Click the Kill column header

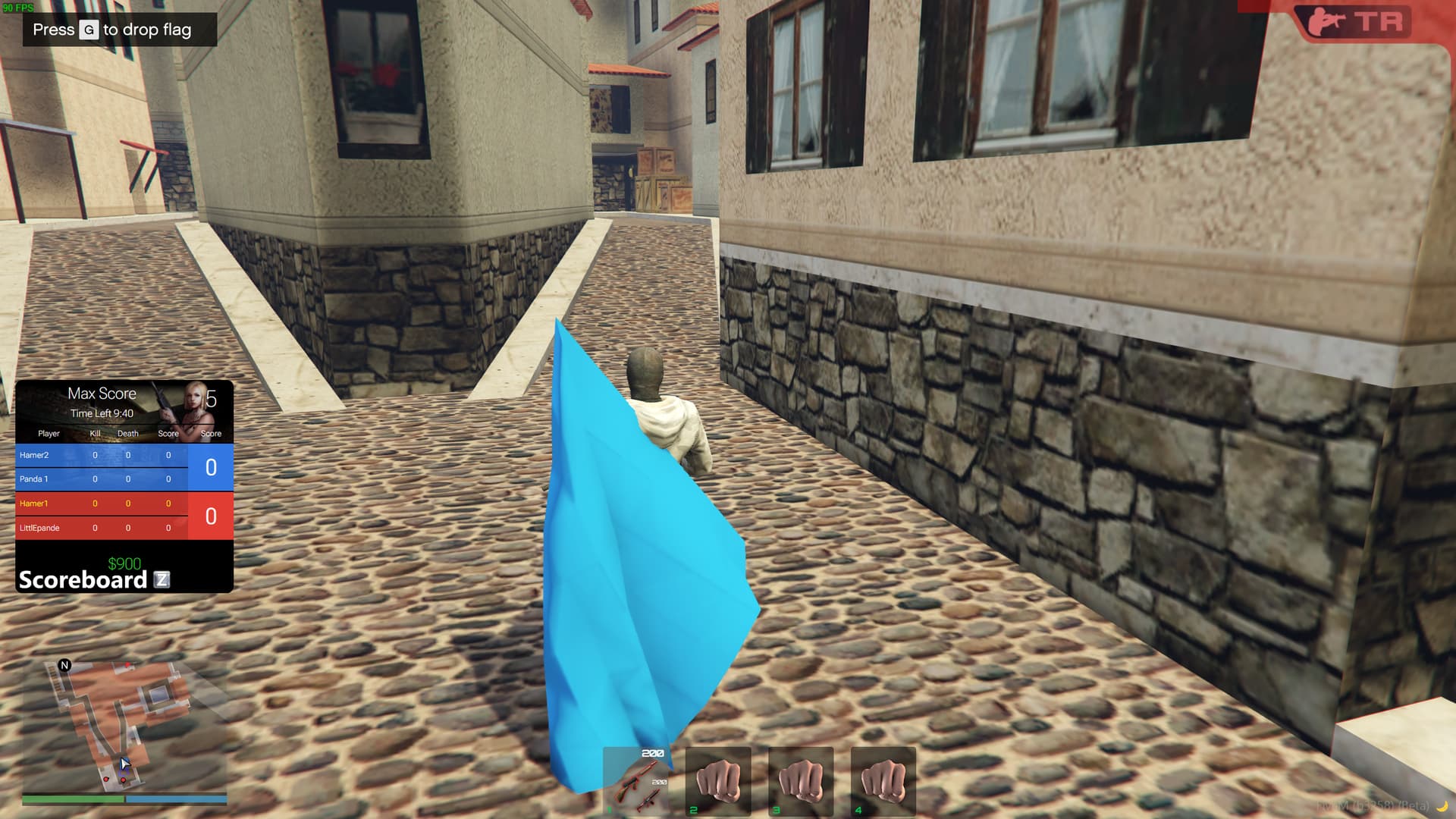[93, 433]
